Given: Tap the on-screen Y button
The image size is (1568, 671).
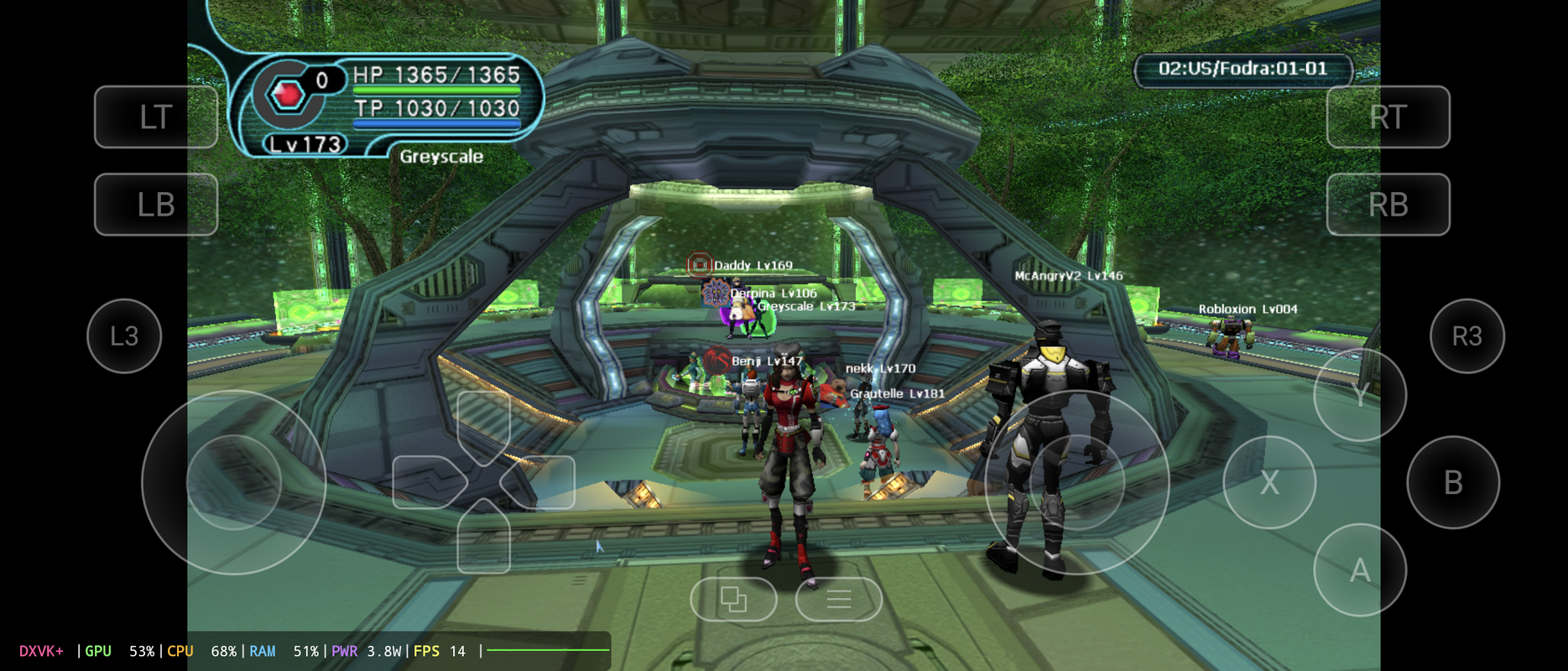Looking at the screenshot, I should [x=1359, y=394].
